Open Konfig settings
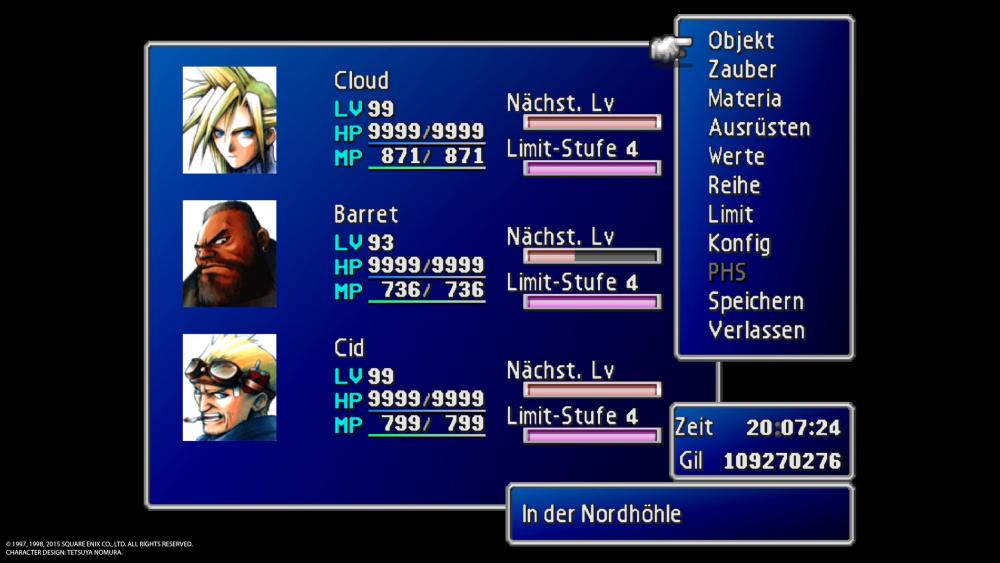Viewport: 1000px width, 563px height. point(739,244)
